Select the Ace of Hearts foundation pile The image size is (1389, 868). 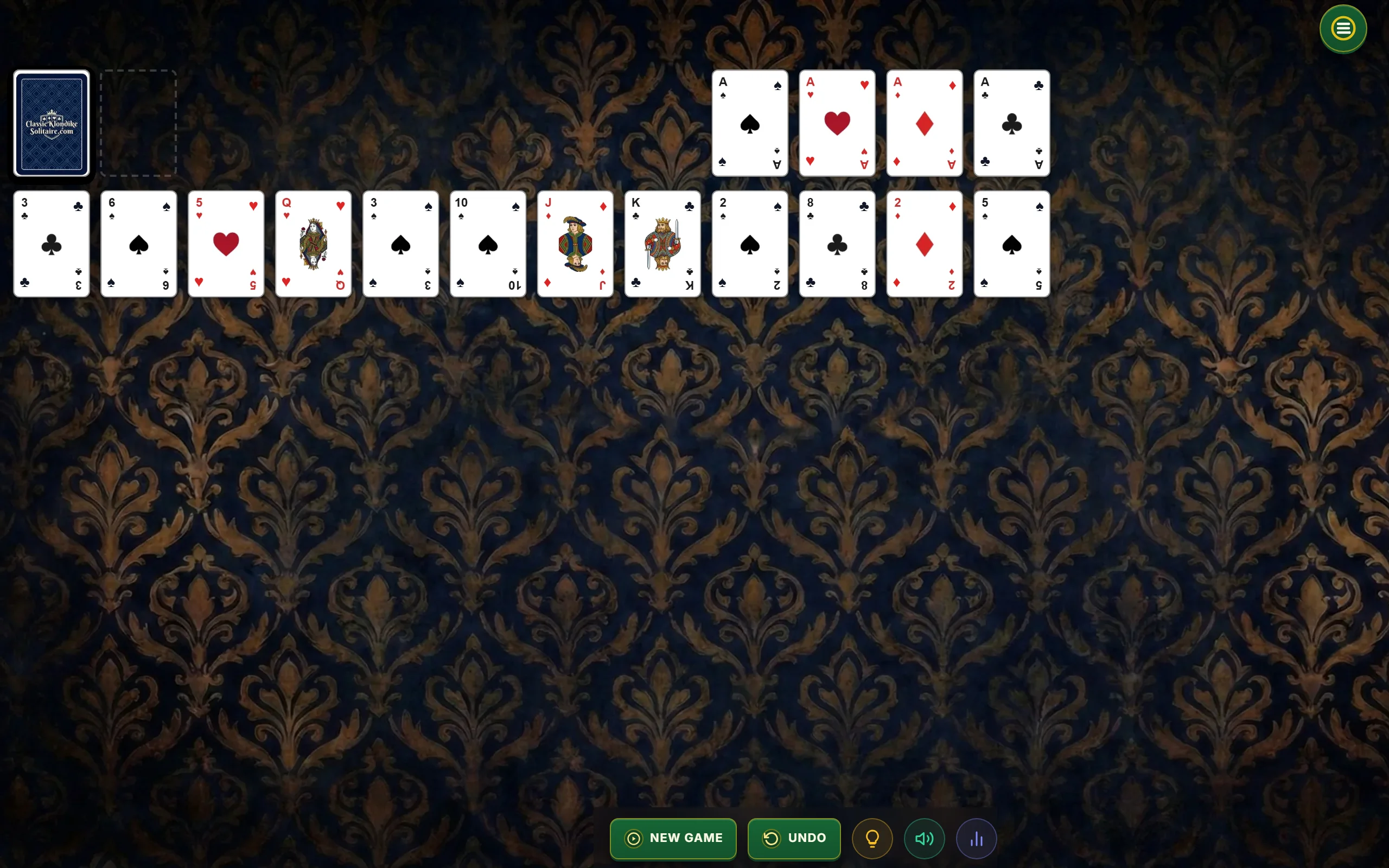click(x=836, y=123)
